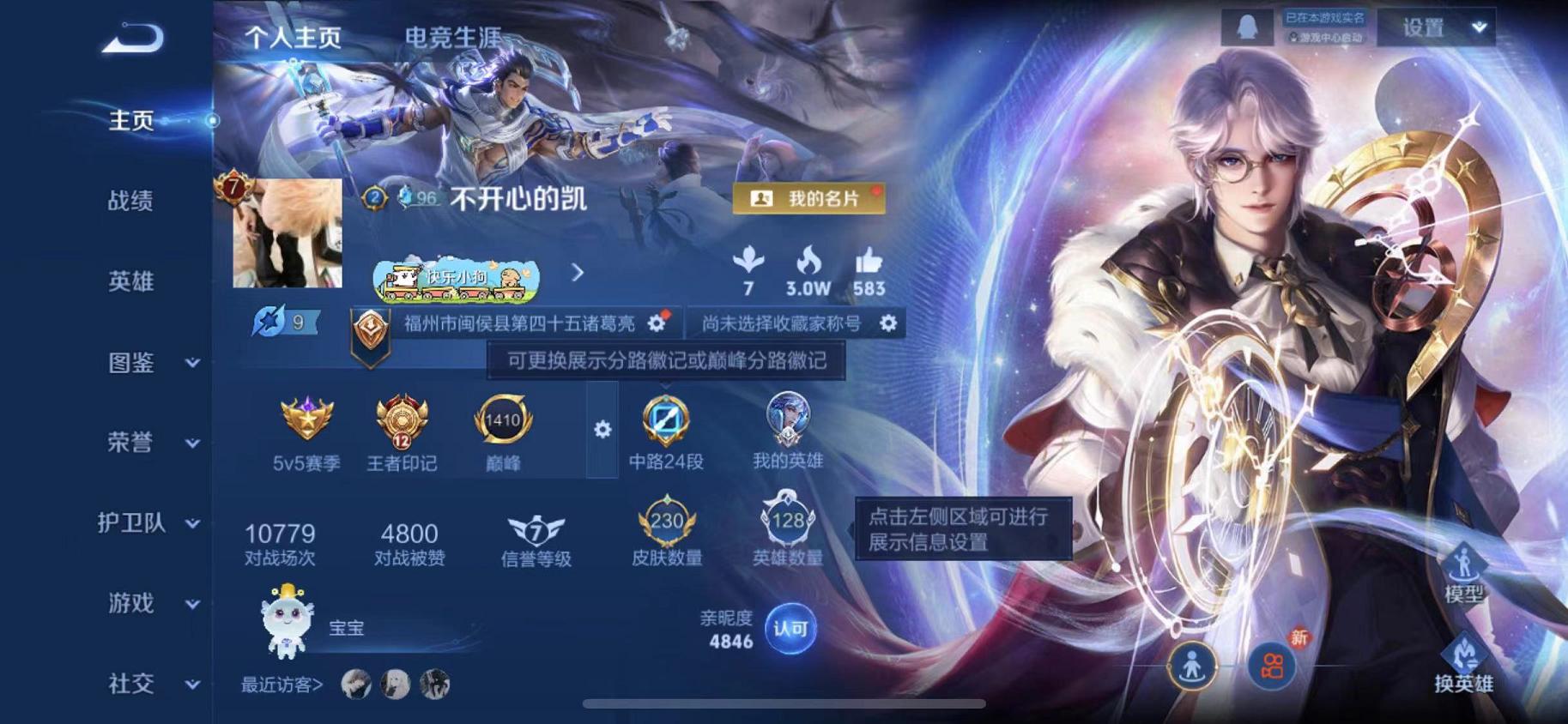
Task: Switch to the 电竞生涯 tab
Action: click(x=453, y=38)
